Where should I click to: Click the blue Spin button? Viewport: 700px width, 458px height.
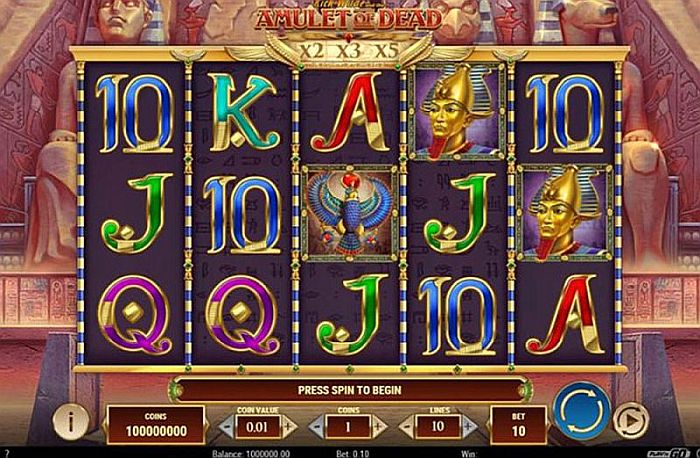pos(582,412)
